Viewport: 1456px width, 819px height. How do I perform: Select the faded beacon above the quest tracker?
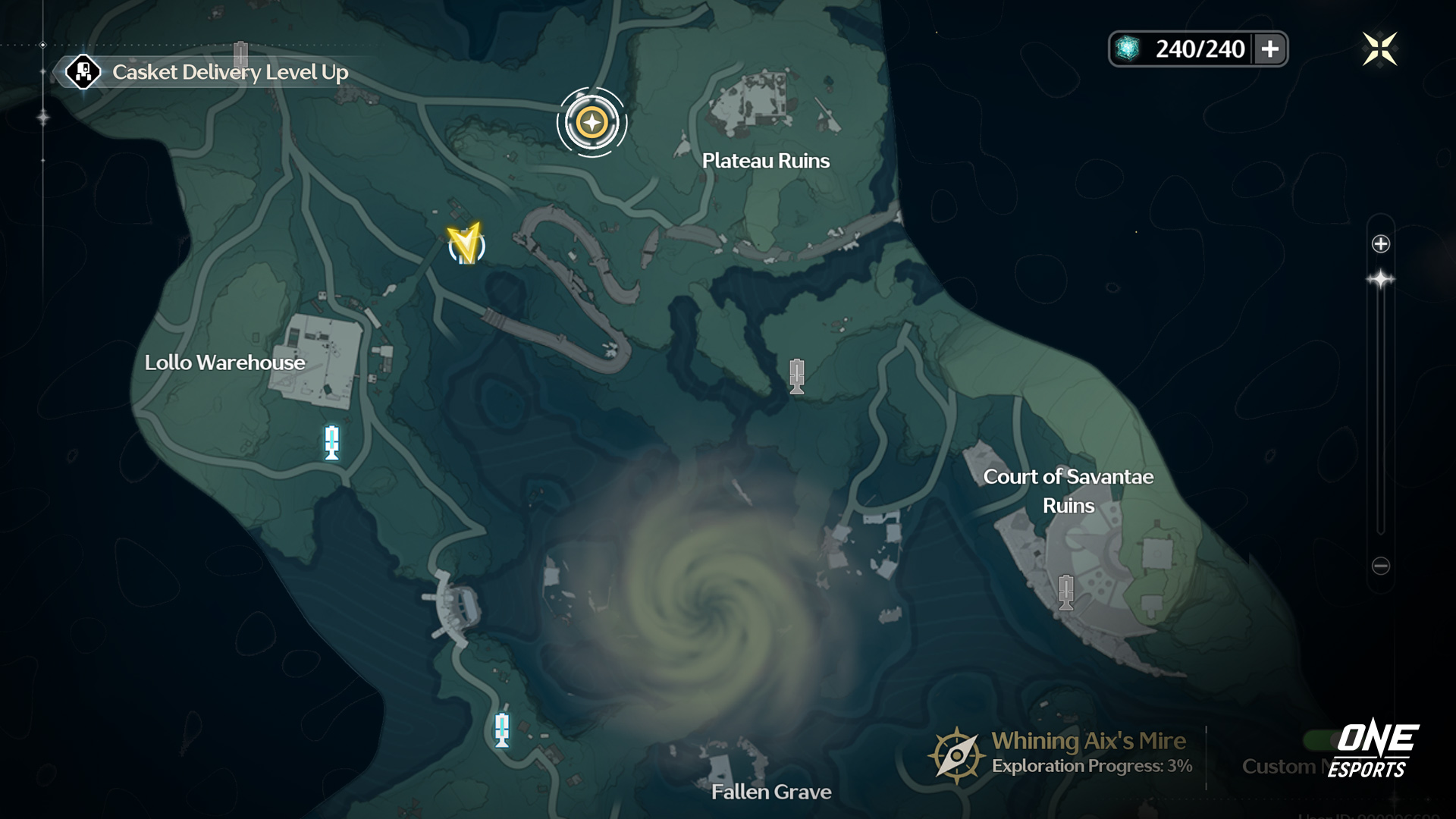(x=240, y=53)
